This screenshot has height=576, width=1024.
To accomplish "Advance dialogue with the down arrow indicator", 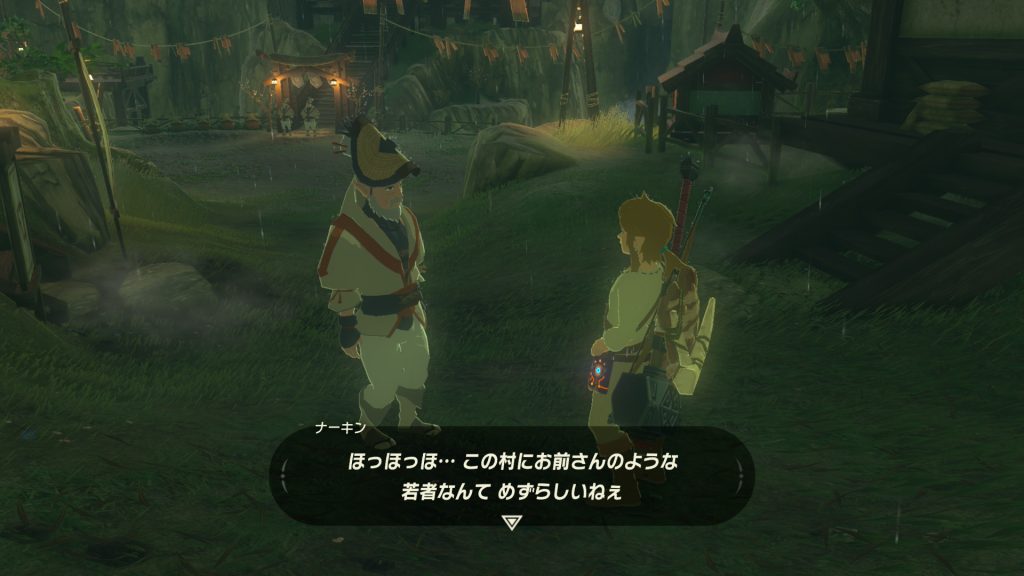I will (x=512, y=521).
